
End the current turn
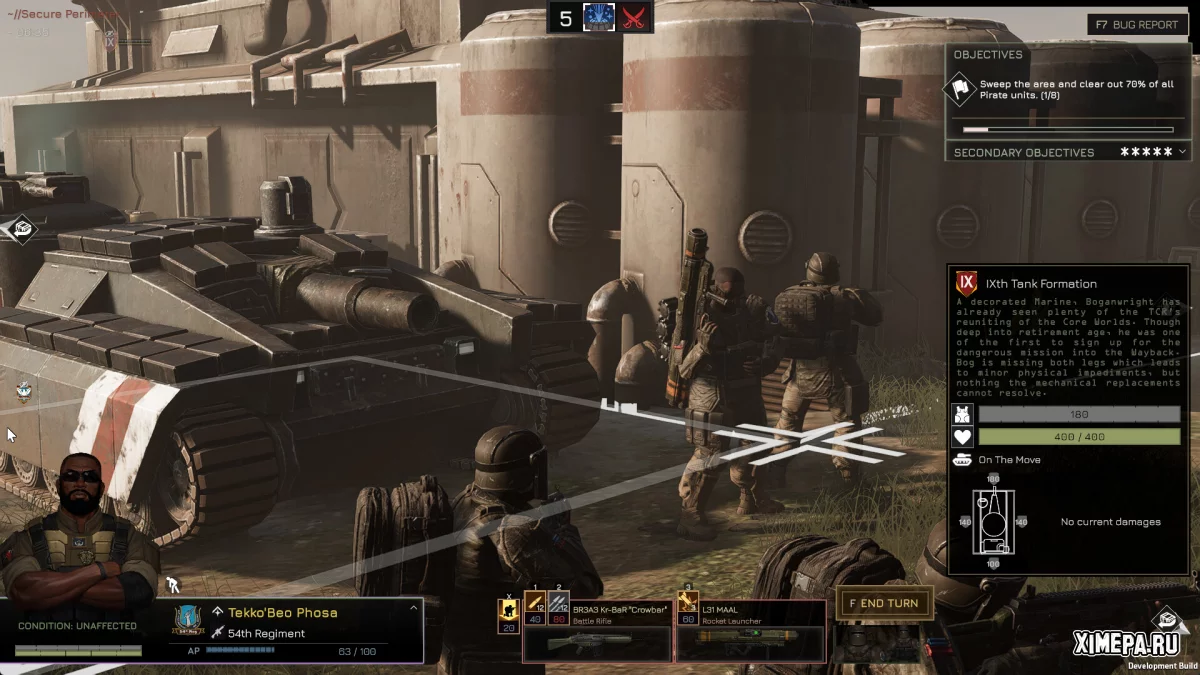[x=884, y=603]
